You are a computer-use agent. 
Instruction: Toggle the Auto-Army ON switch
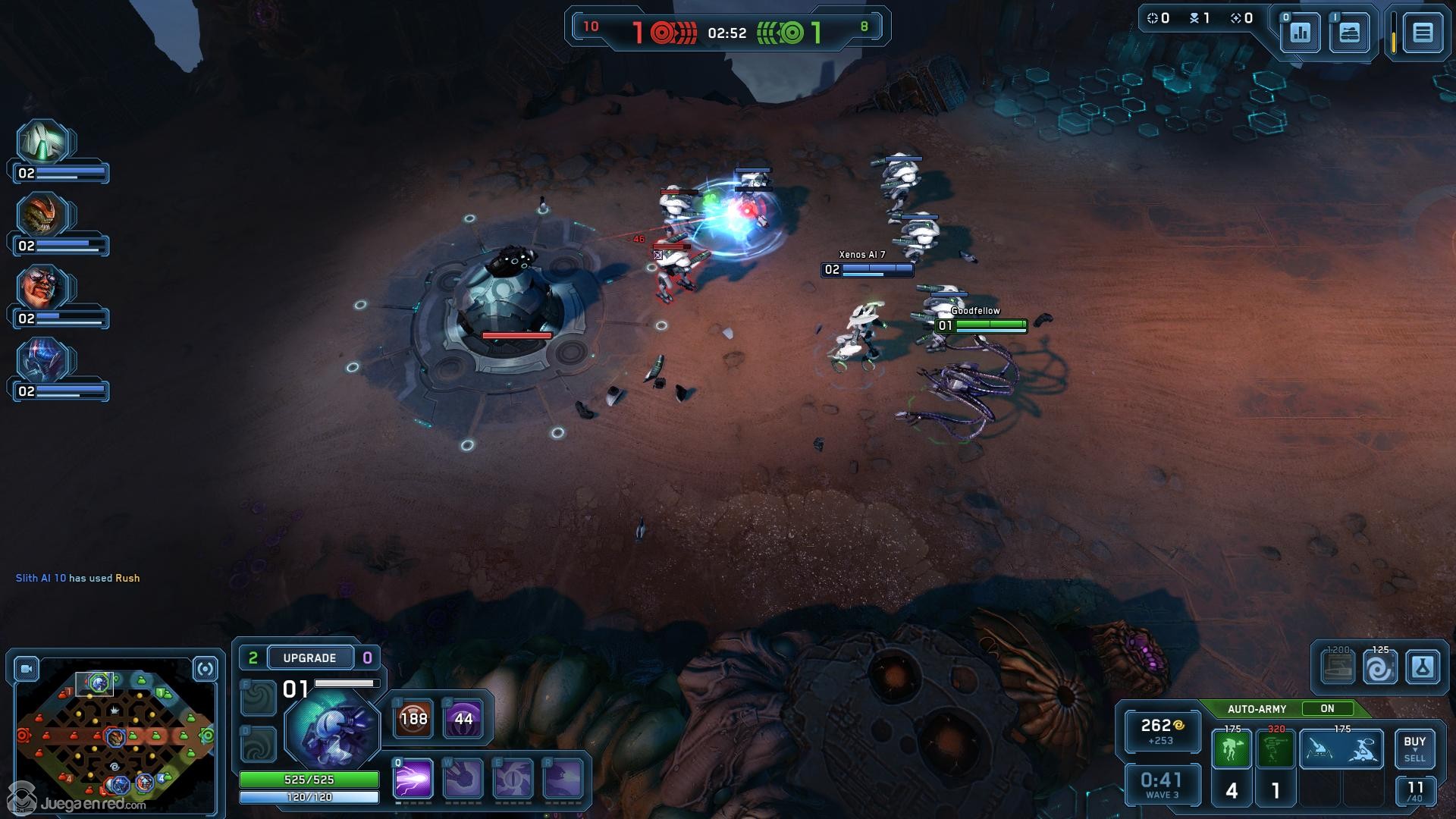click(1327, 708)
